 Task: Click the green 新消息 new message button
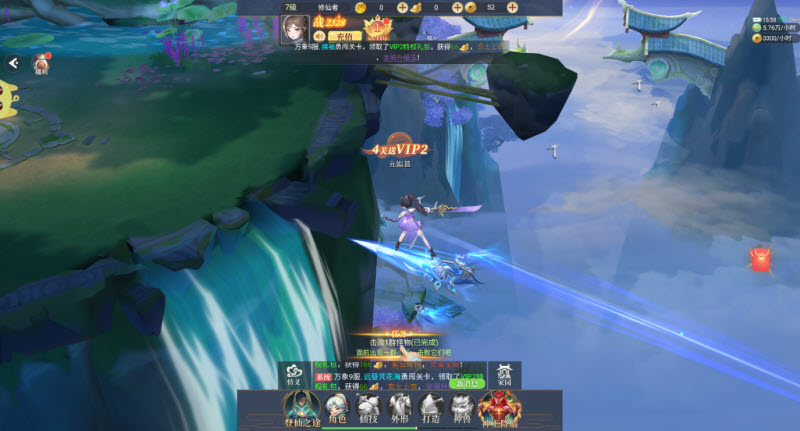coord(466,383)
